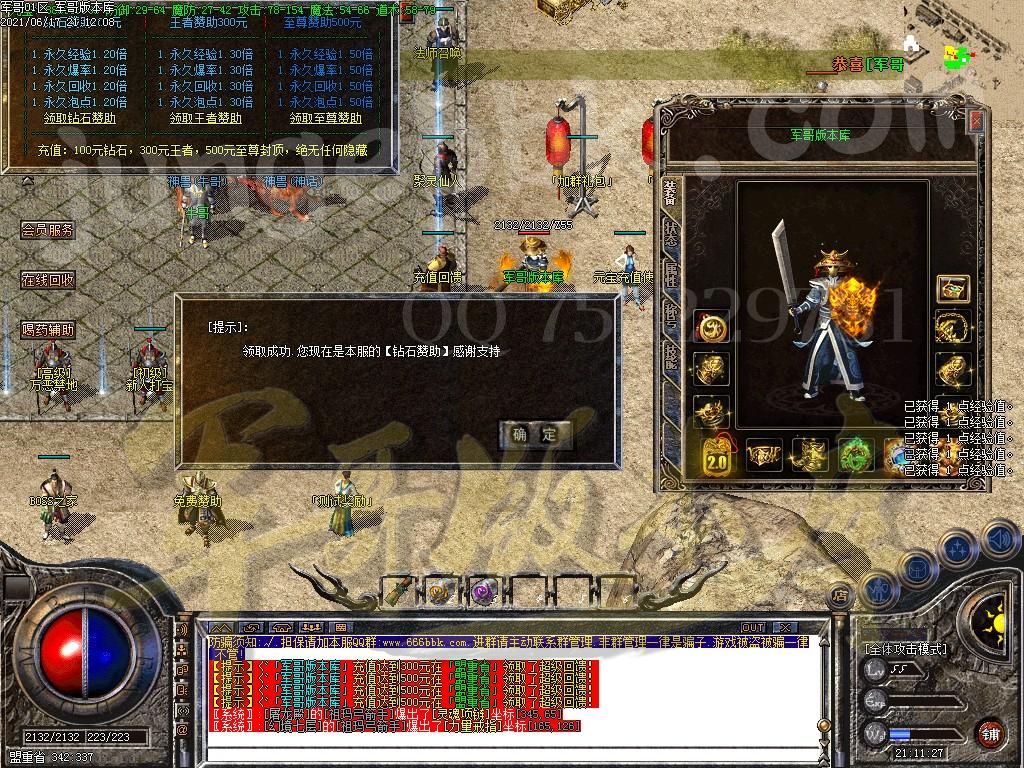Image resolution: width=1024 pixels, height=768 pixels.
Task: Claim the supreme sponsorship link 领取至尊赞助
Action: click(x=326, y=118)
